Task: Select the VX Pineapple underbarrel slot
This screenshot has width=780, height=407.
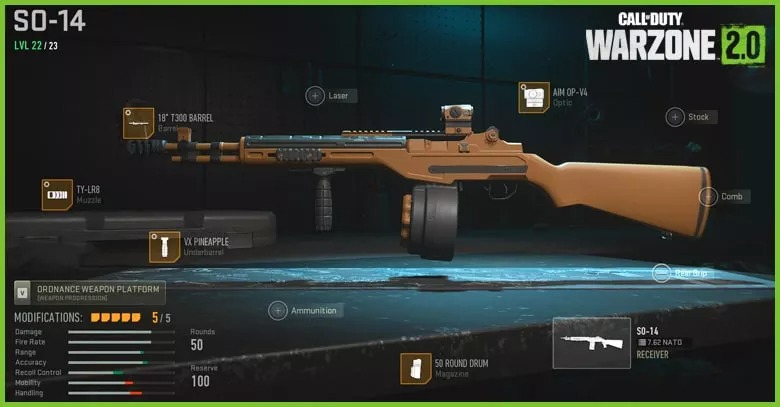Action: tap(164, 246)
